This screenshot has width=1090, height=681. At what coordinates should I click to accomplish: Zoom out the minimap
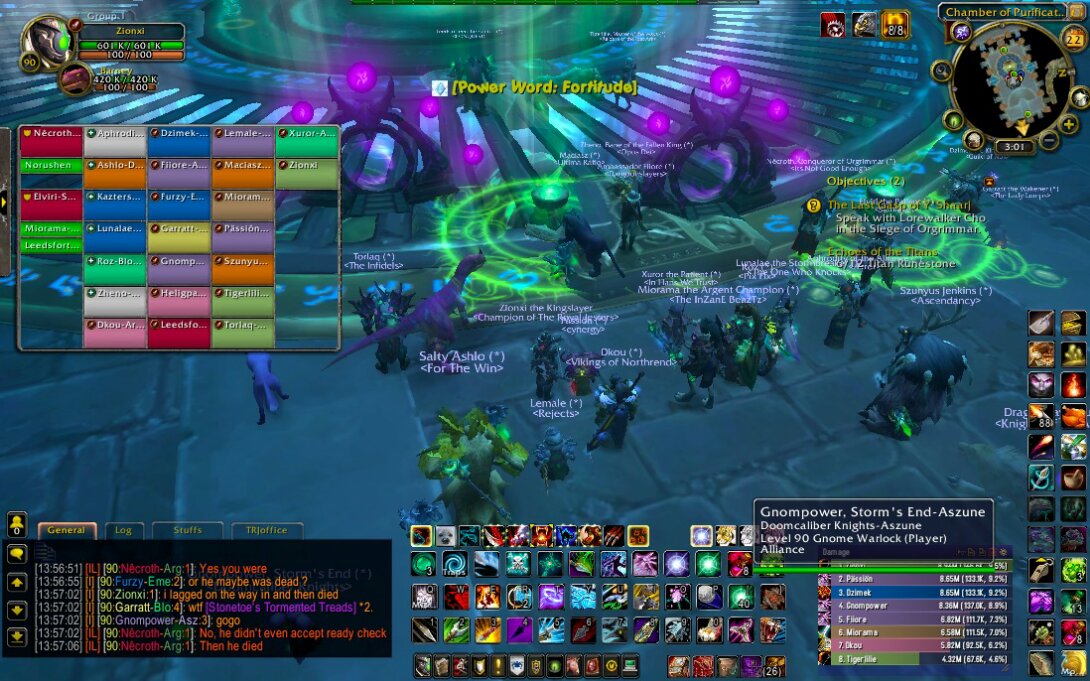[x=1048, y=141]
